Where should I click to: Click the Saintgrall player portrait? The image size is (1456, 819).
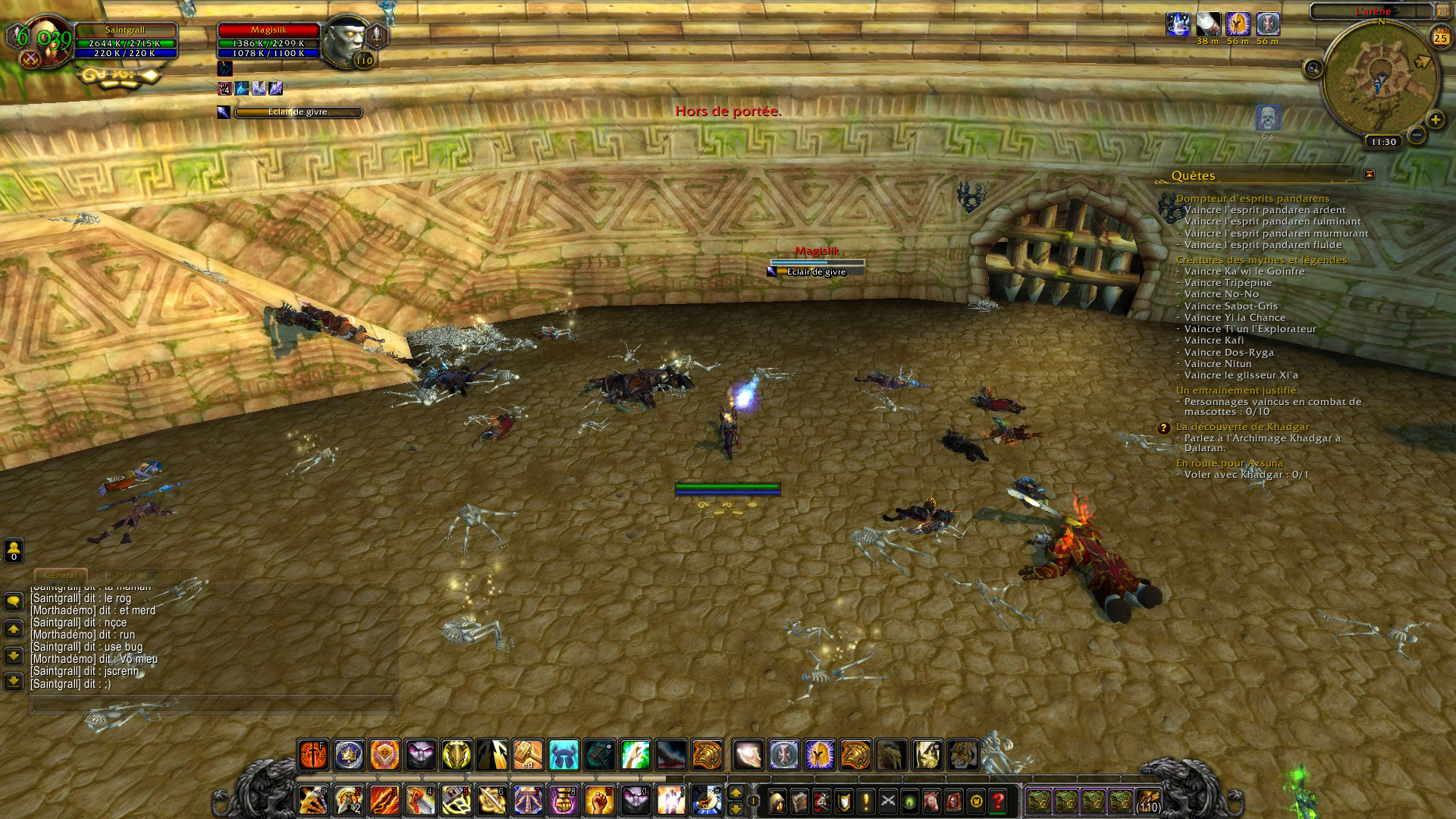[x=45, y=41]
